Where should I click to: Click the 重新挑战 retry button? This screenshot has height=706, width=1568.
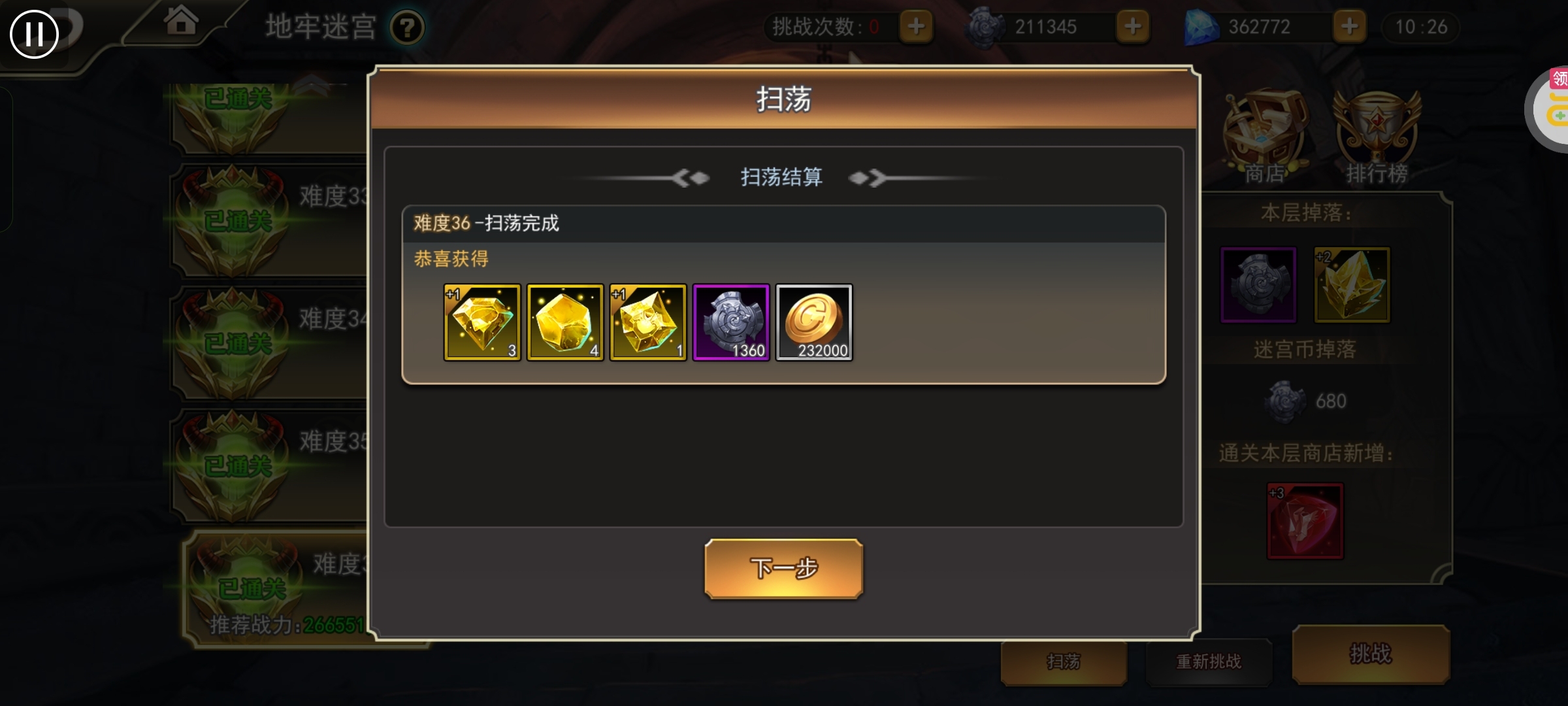pos(1209,662)
